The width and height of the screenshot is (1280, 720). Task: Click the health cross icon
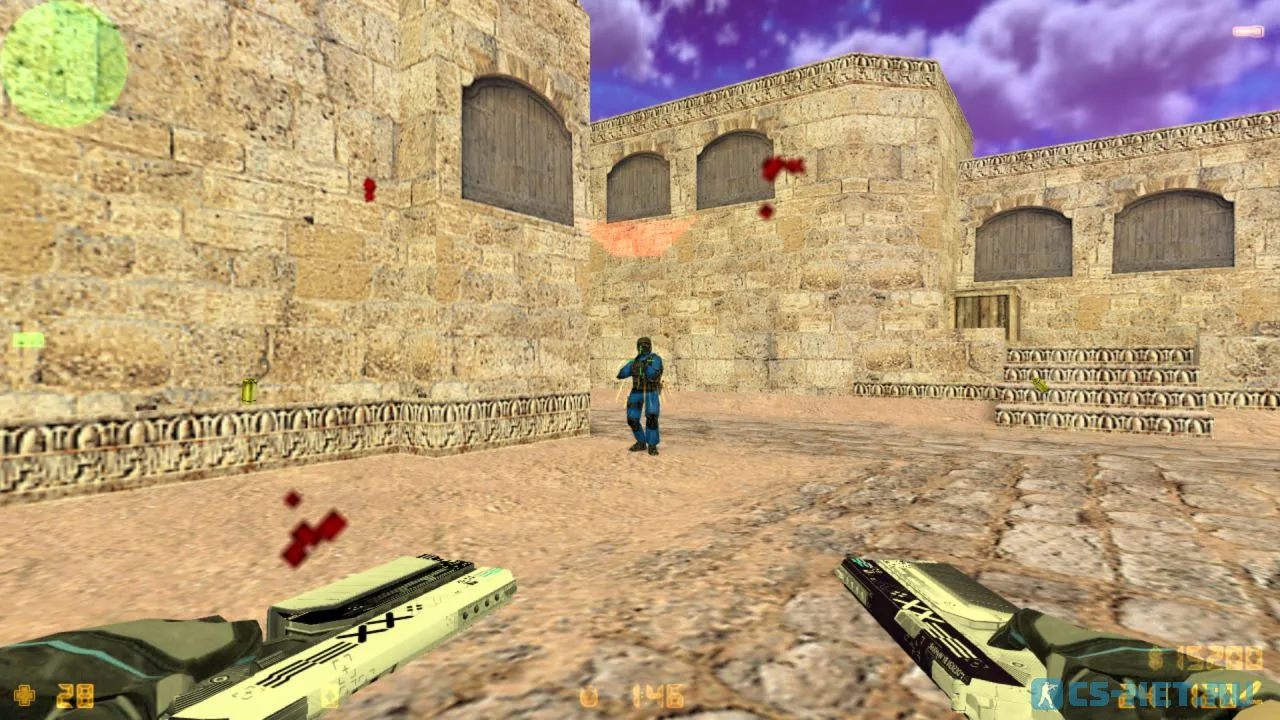[x=24, y=694]
